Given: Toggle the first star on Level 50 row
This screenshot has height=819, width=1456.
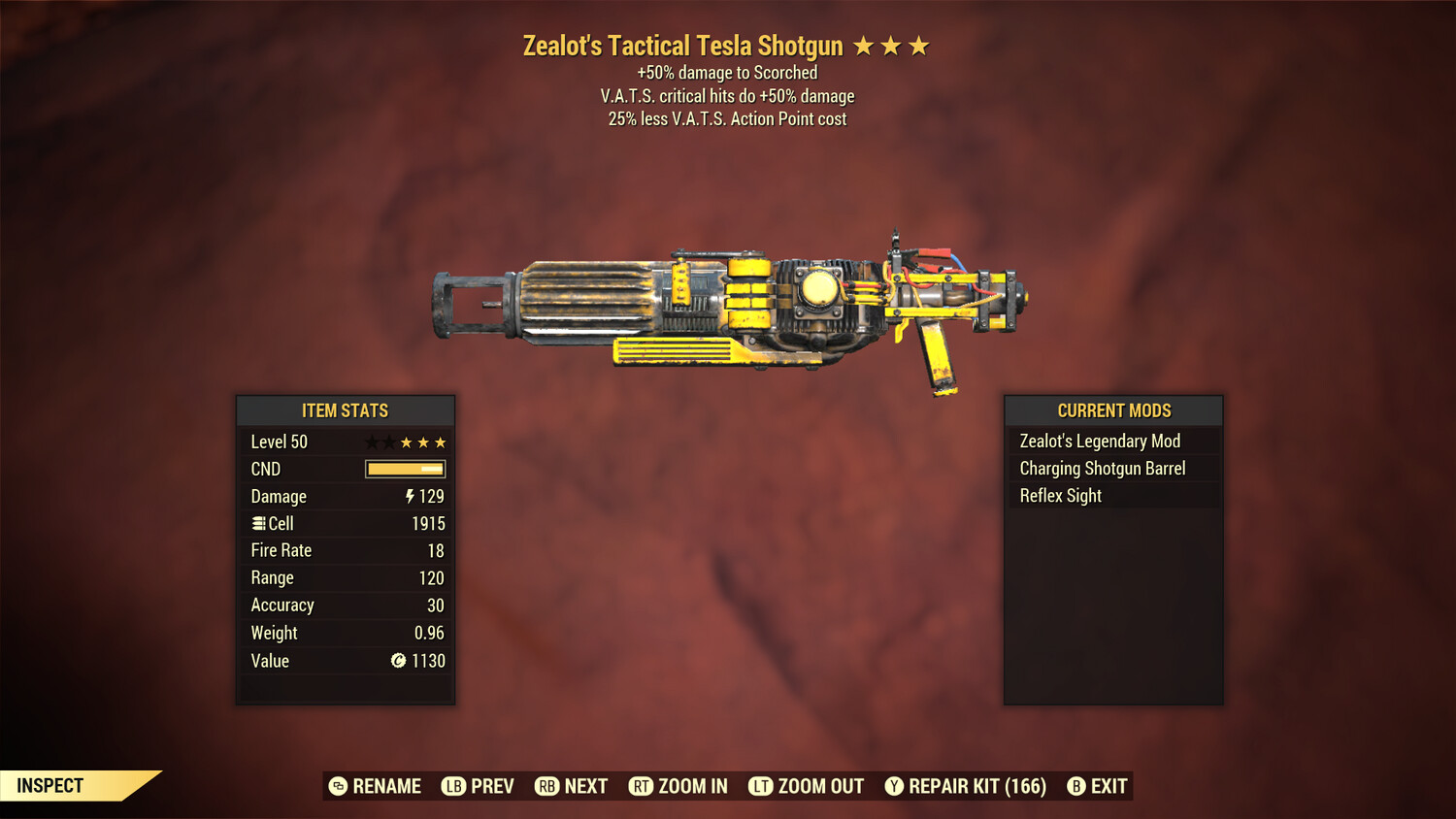Looking at the screenshot, I should point(370,442).
